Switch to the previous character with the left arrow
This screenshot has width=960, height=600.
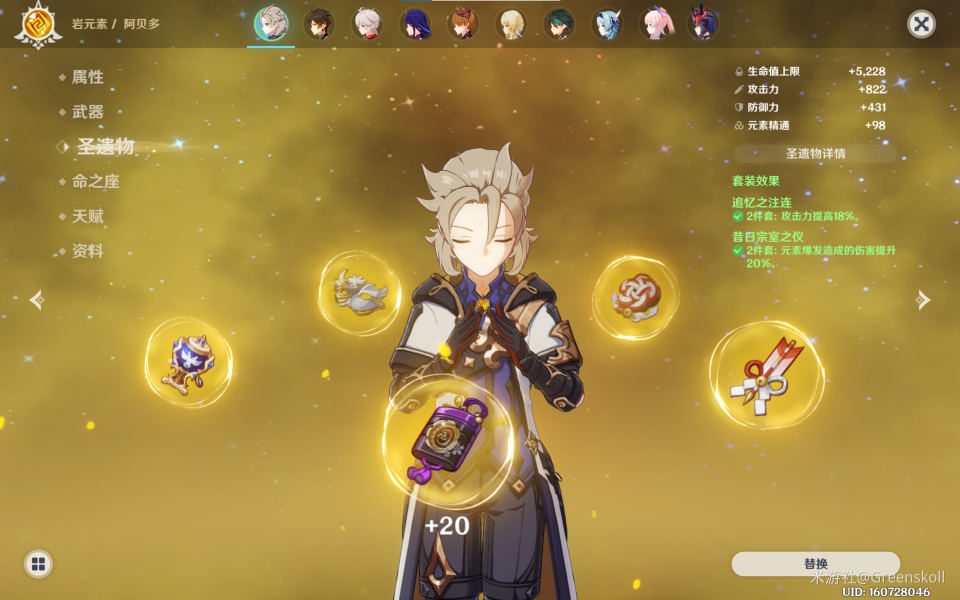point(37,299)
